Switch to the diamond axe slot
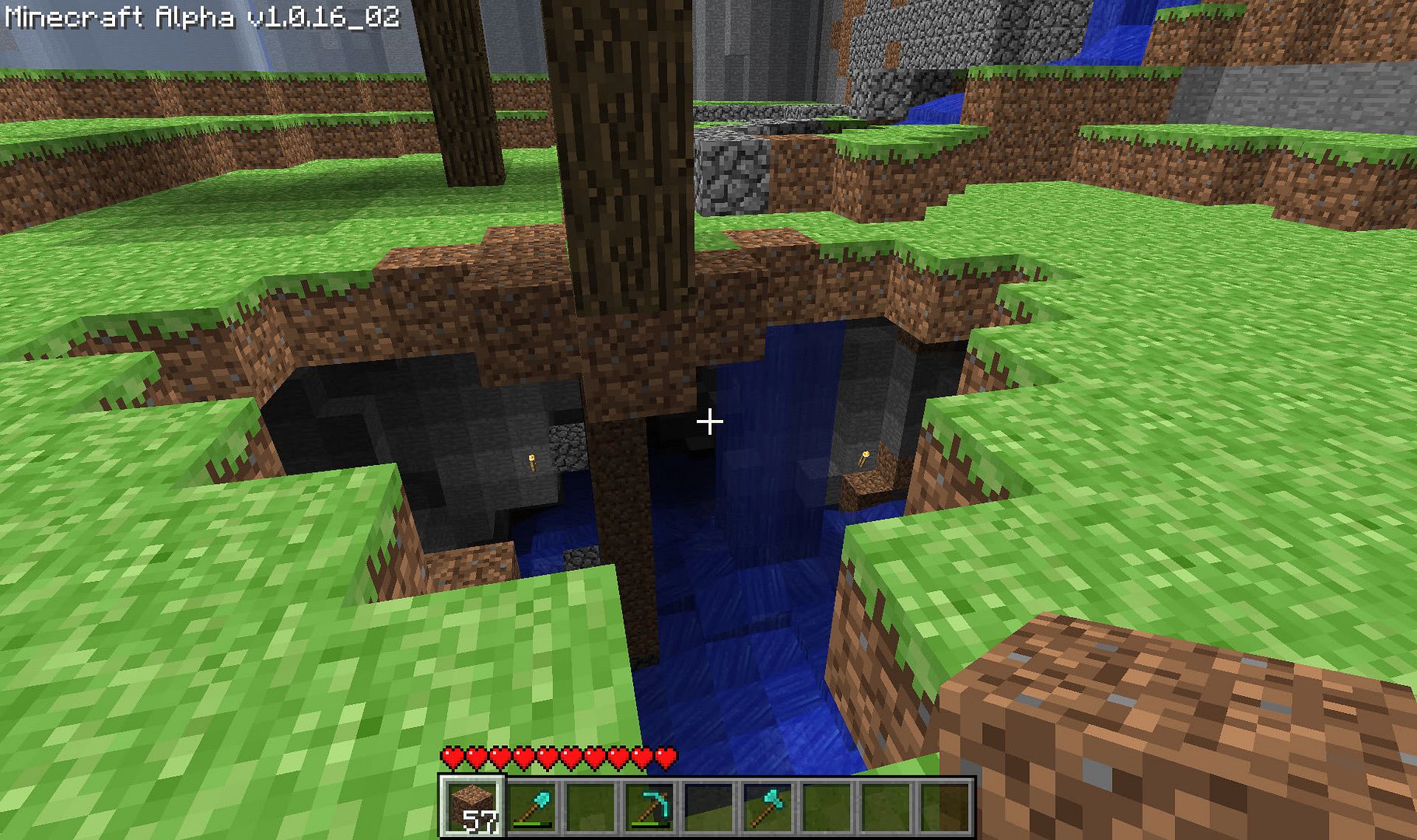Image resolution: width=1417 pixels, height=840 pixels. tap(768, 807)
